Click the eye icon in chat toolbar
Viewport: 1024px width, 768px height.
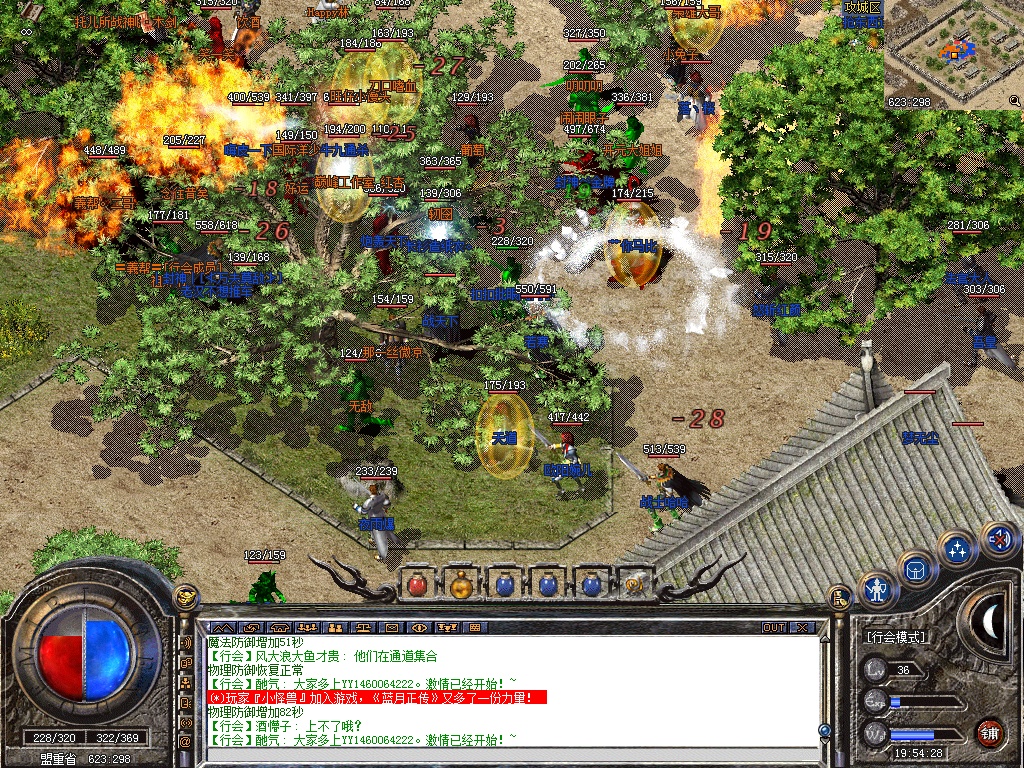coord(419,628)
